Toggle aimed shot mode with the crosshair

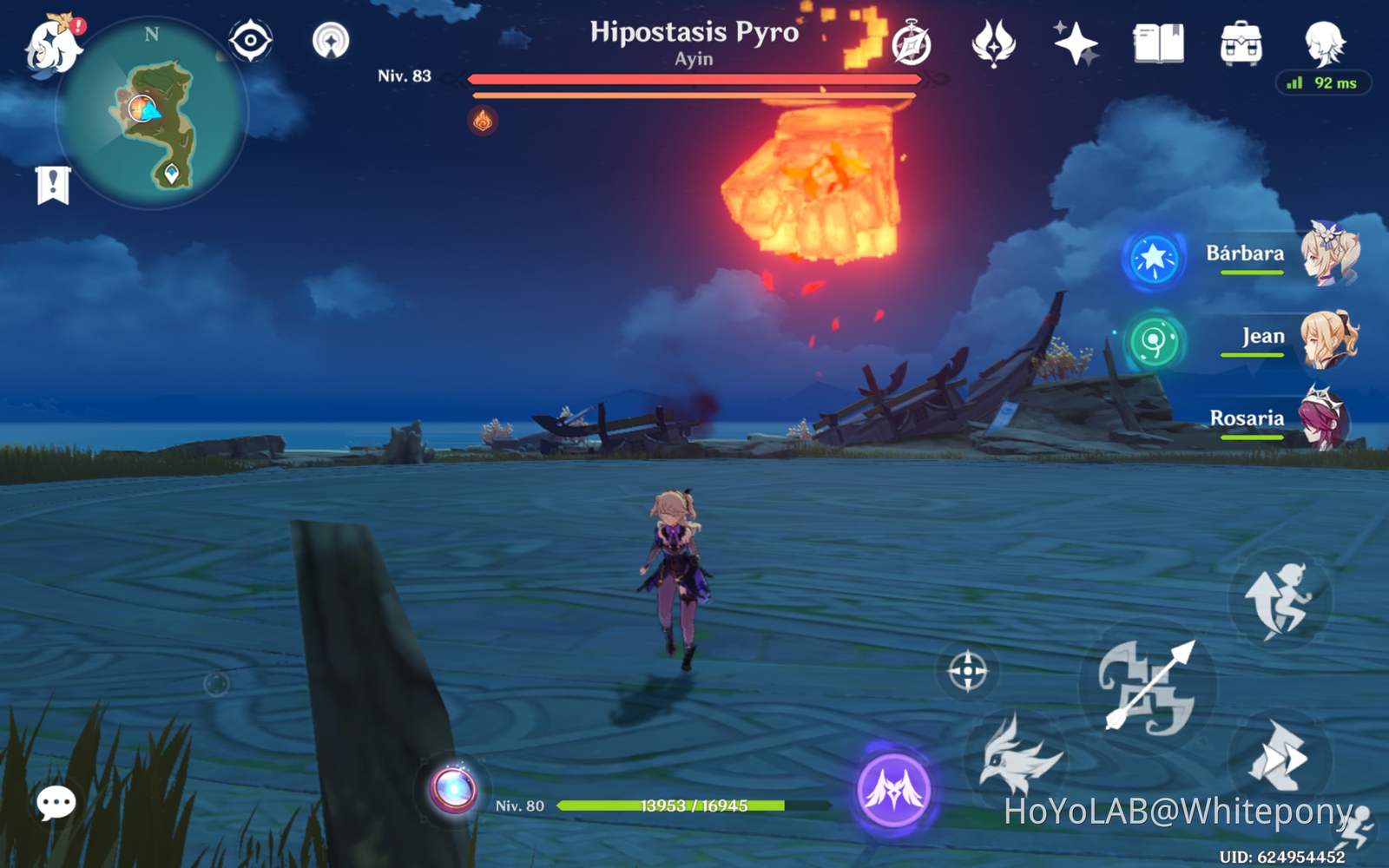[x=966, y=669]
